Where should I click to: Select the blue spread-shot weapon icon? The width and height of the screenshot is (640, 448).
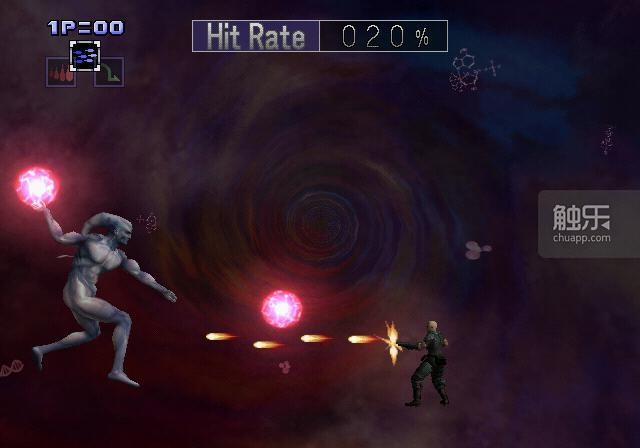85,55
